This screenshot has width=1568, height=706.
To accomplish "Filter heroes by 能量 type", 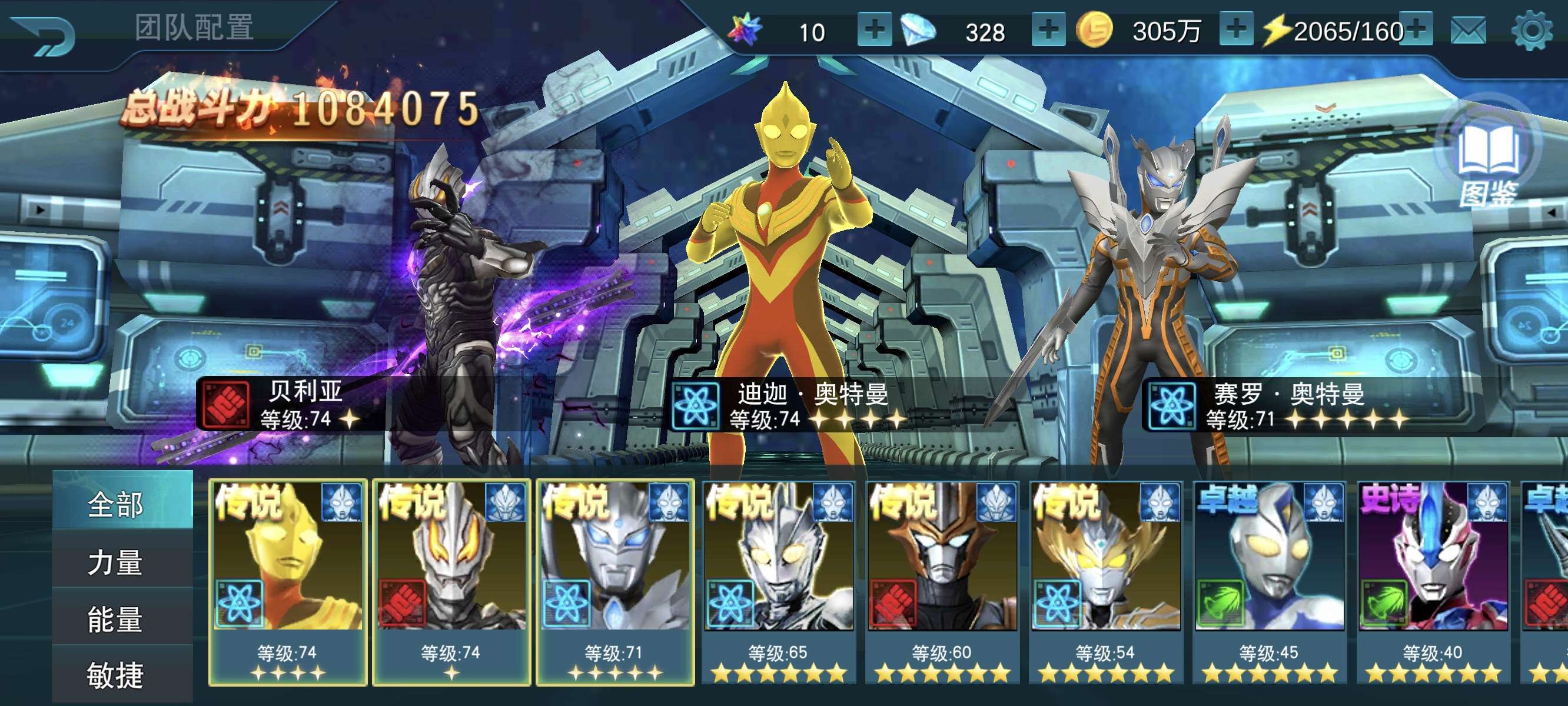I will (x=115, y=619).
